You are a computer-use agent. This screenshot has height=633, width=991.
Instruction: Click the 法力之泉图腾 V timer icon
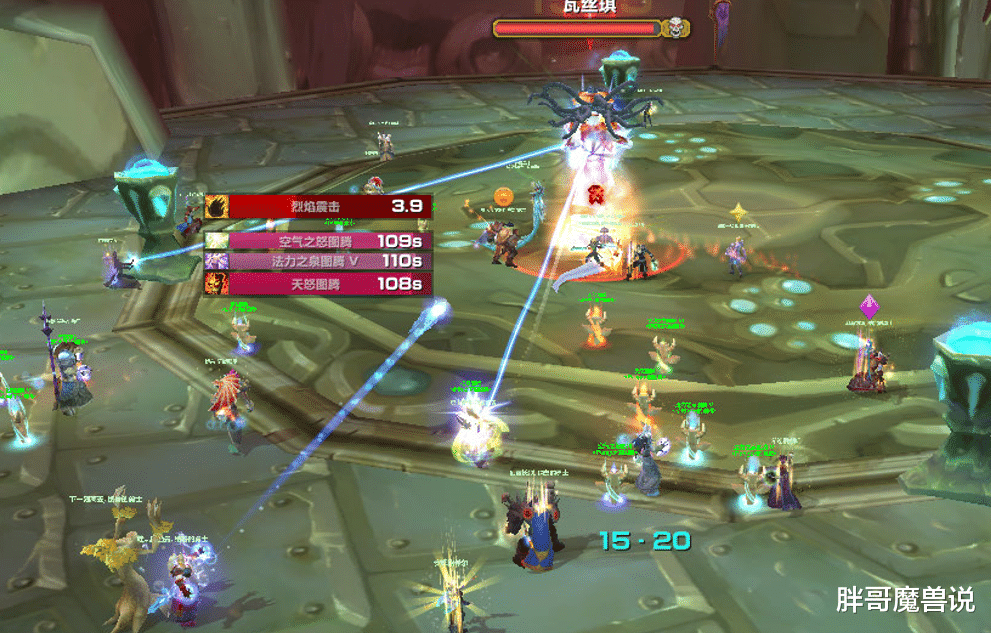[x=216, y=262]
